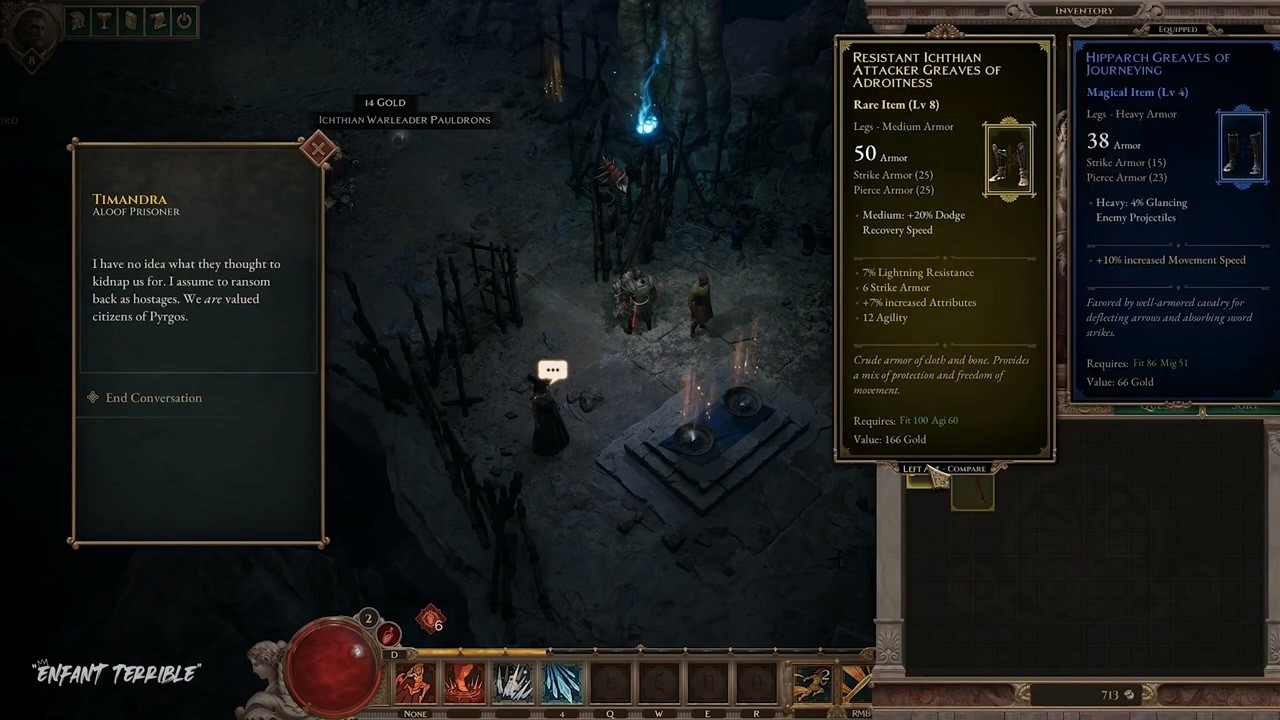
Task: Select the character portrait
Action: (x=31, y=29)
